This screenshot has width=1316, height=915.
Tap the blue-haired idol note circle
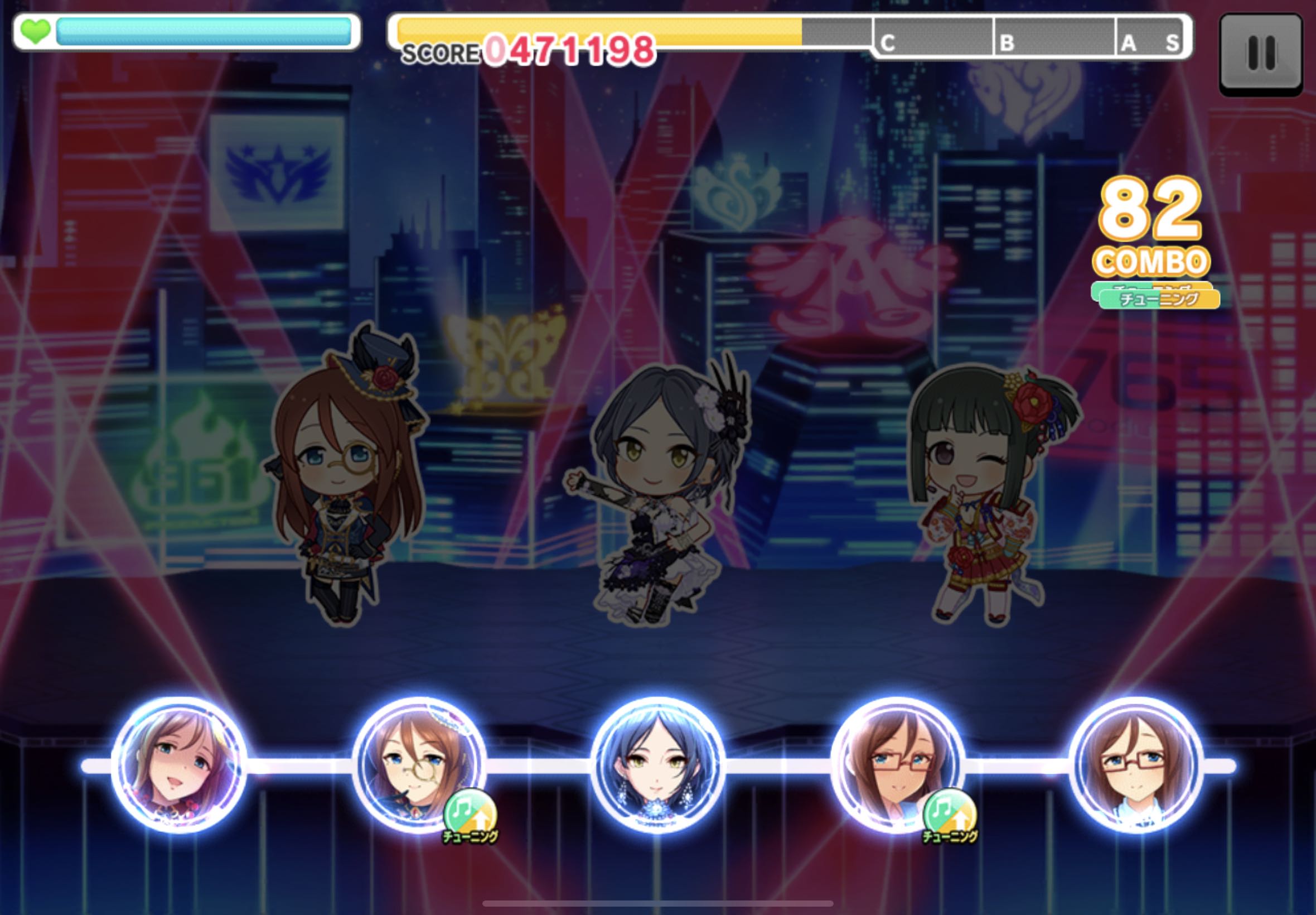(657, 765)
